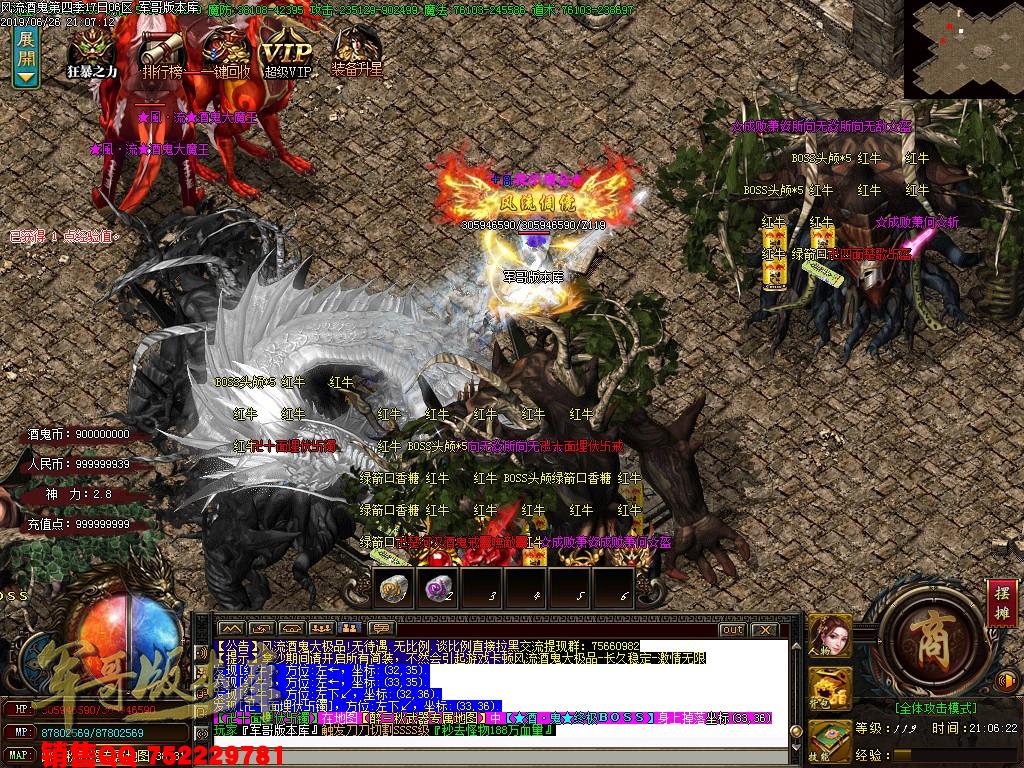Open the 狂暴之力 berserk power icon
The width and height of the screenshot is (1024, 768).
91,52
